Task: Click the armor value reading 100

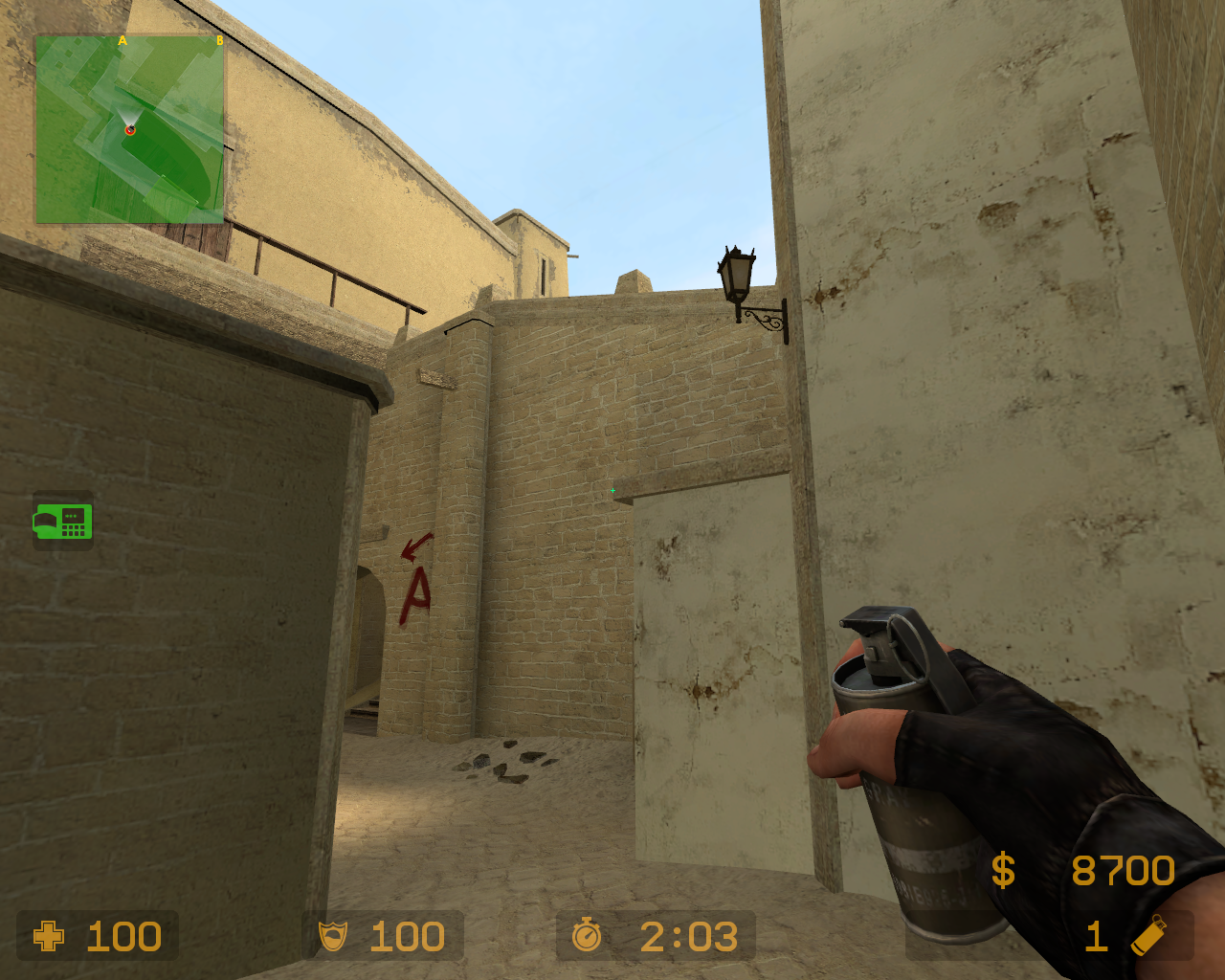Action: [407, 936]
